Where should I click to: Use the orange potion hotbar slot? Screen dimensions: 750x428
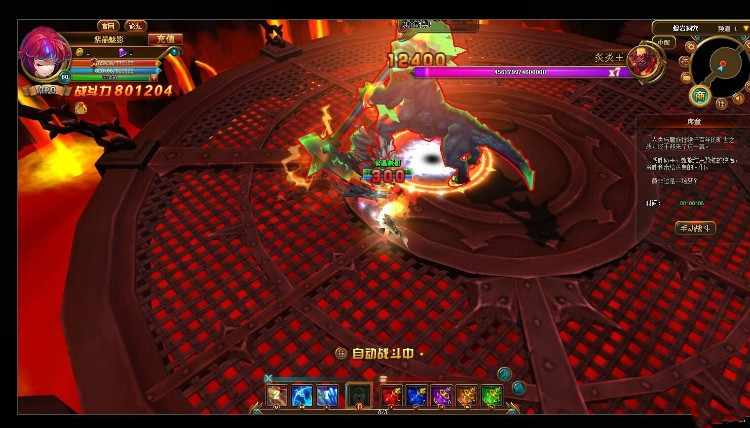(467, 396)
